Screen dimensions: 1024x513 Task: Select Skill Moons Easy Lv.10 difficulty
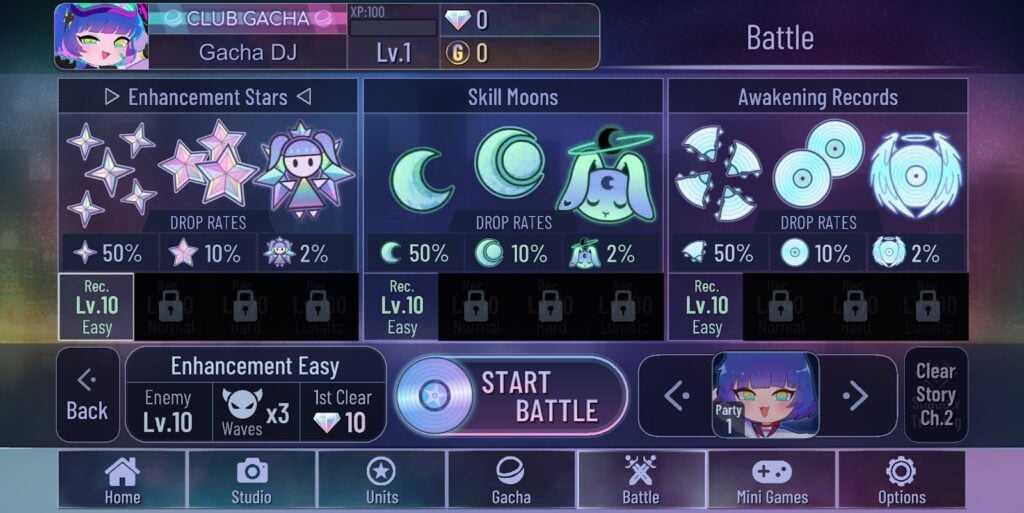(x=401, y=306)
